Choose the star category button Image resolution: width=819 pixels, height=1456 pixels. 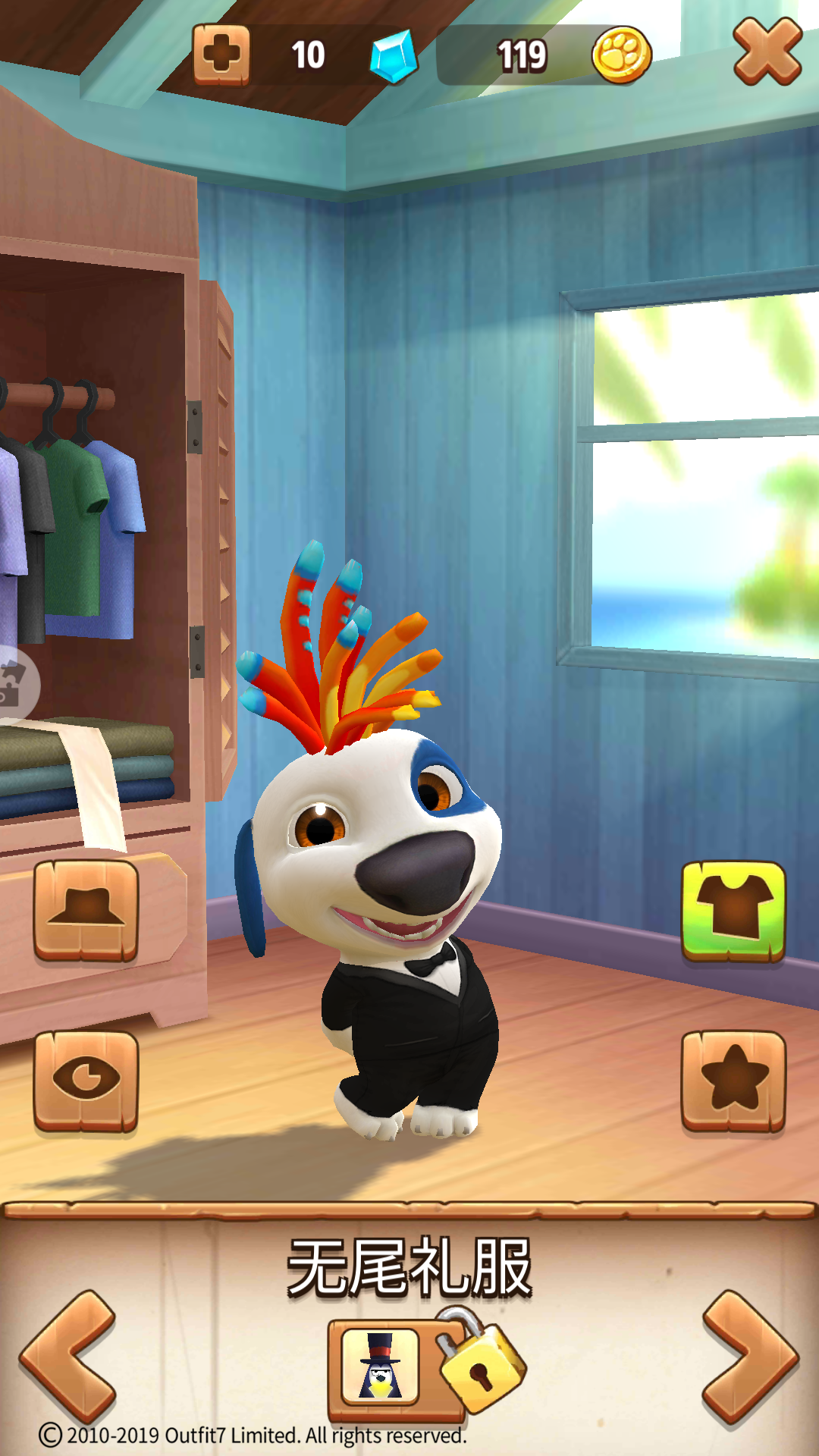point(733,1081)
